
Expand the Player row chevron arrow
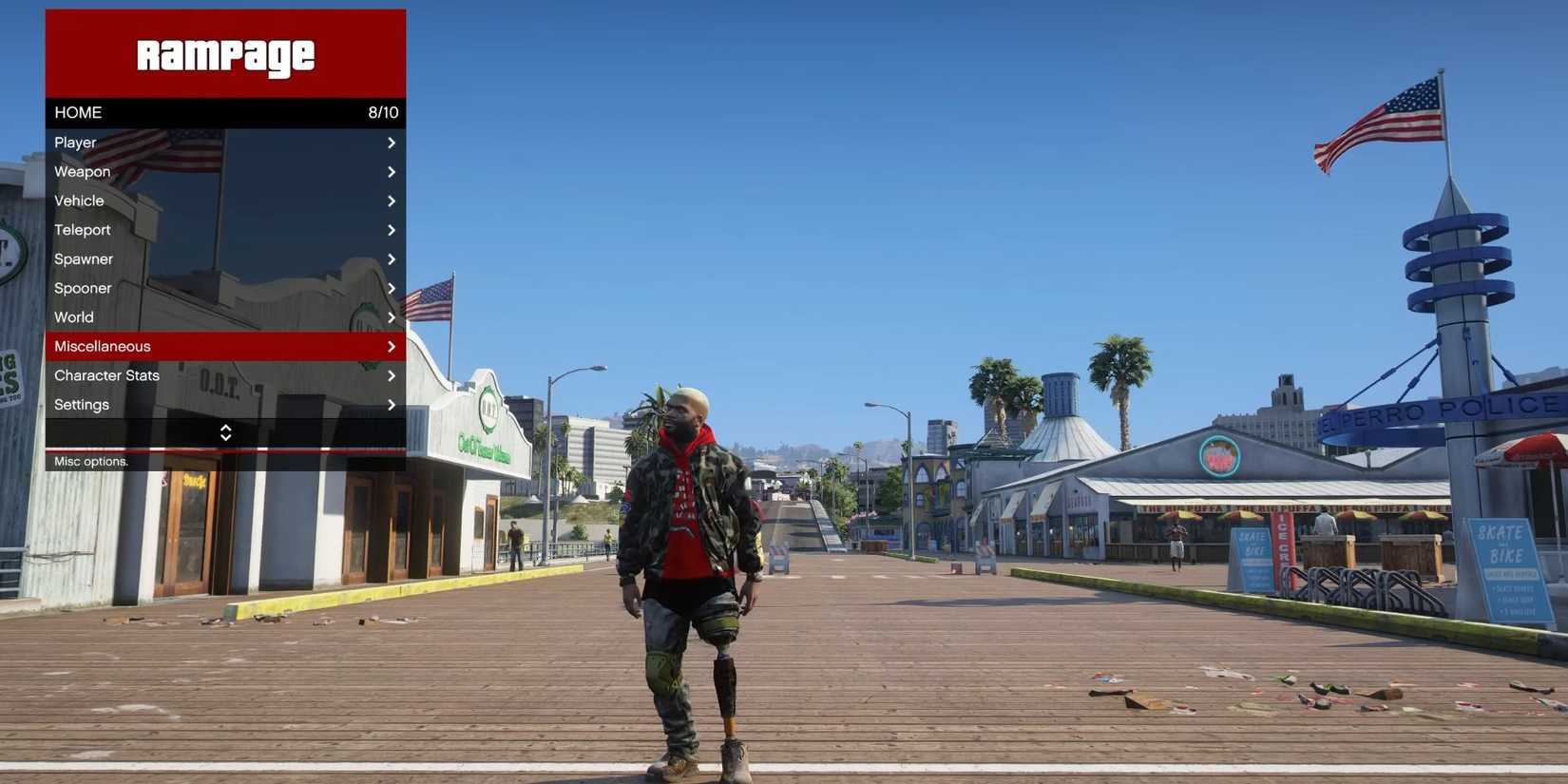(x=392, y=142)
